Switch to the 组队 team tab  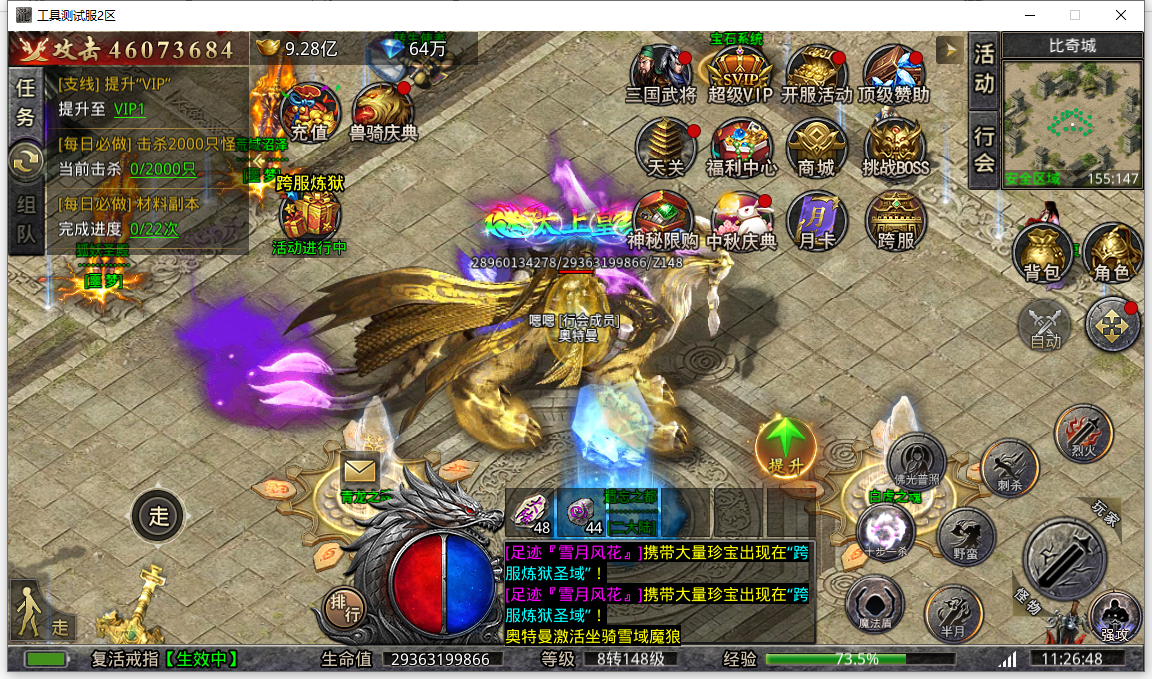(x=25, y=220)
